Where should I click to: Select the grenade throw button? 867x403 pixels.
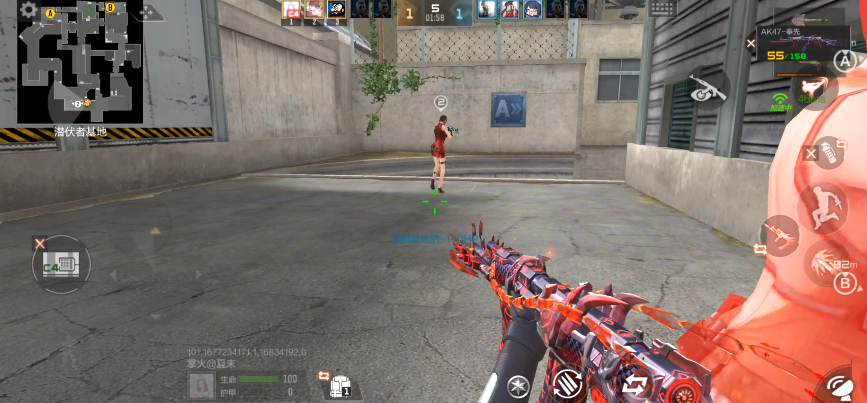[x=828, y=152]
